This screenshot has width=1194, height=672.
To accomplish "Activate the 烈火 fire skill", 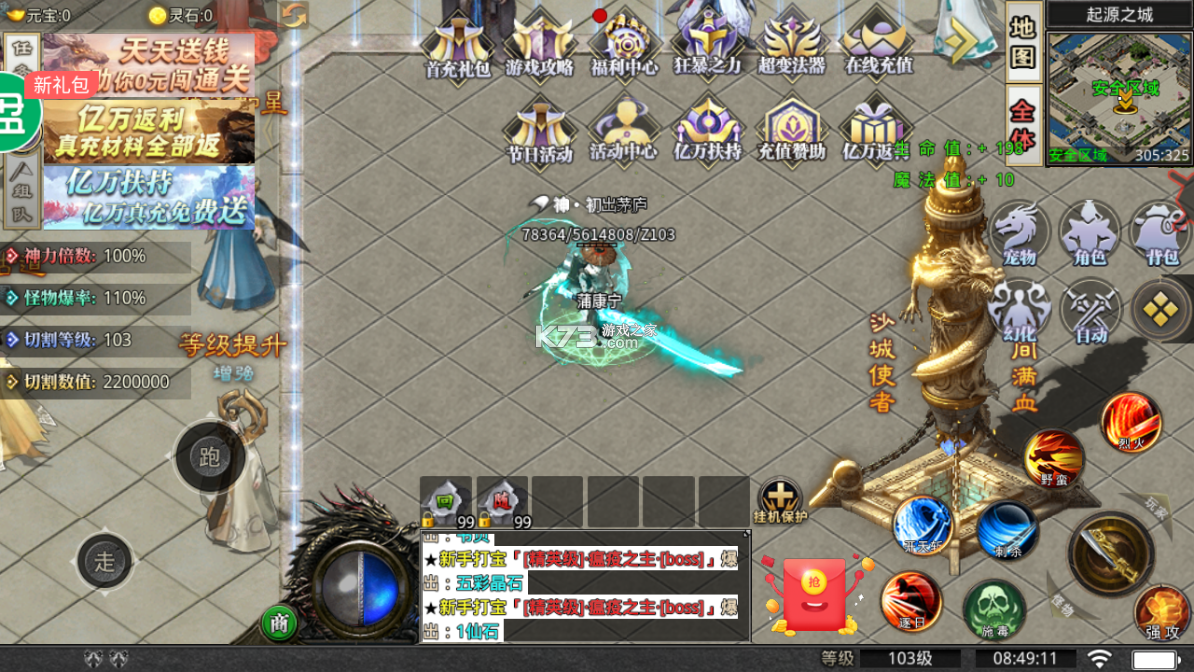I will (x=1131, y=421).
